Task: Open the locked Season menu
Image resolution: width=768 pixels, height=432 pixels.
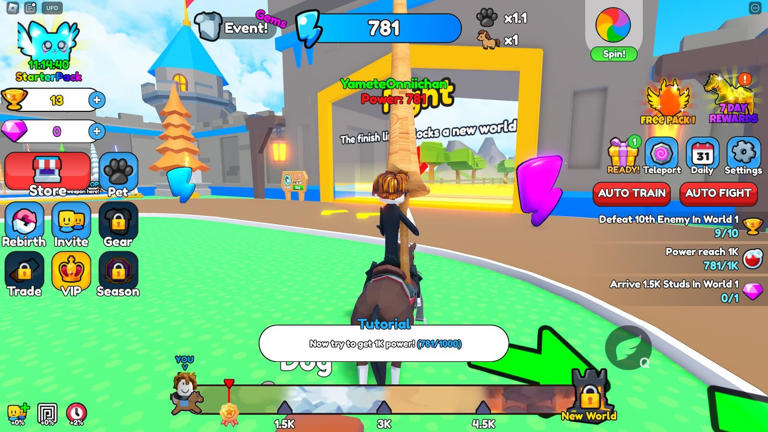Action: point(118,273)
